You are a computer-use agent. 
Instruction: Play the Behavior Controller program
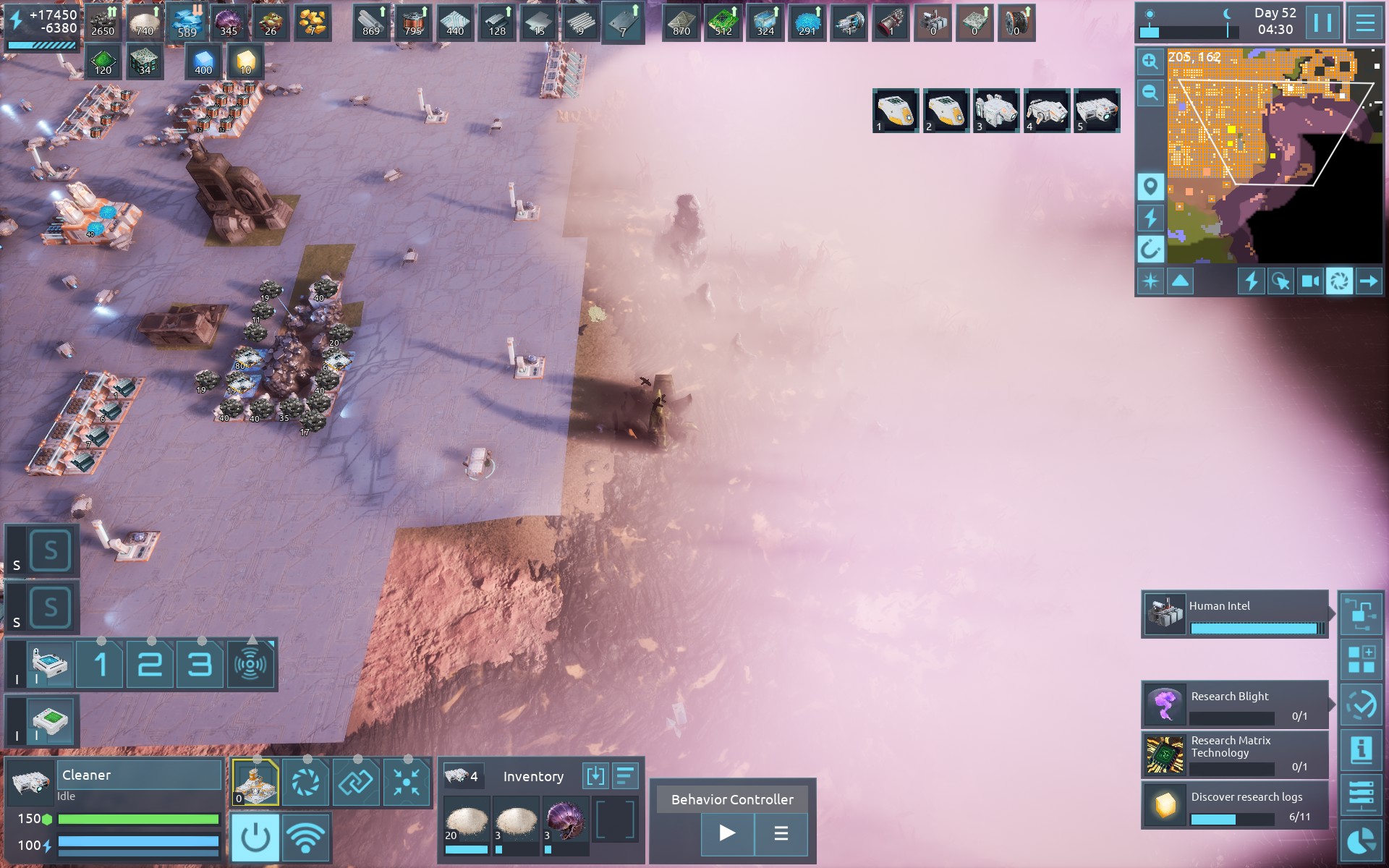[x=727, y=833]
